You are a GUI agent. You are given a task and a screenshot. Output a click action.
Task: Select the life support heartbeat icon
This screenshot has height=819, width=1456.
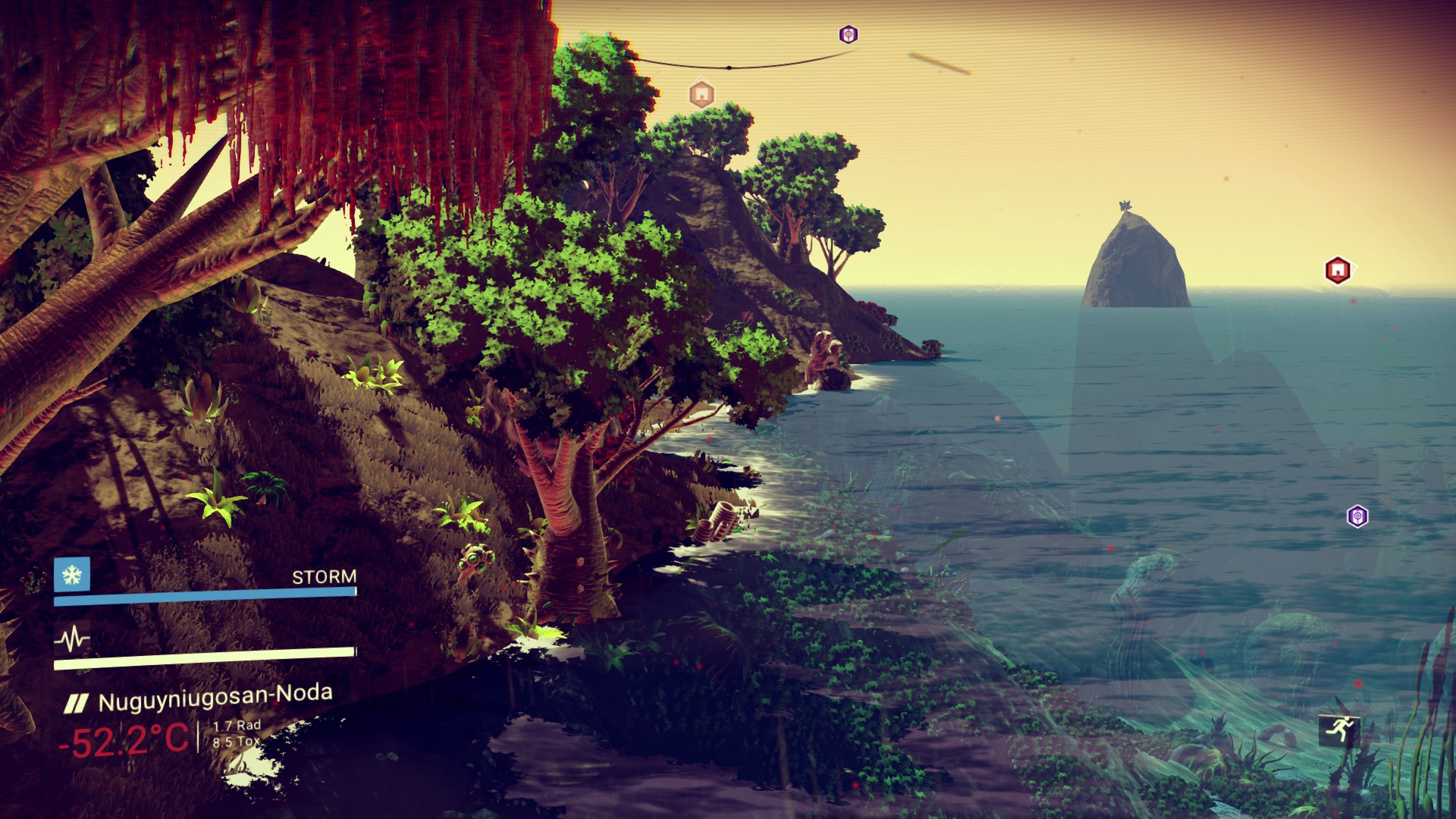(x=72, y=639)
